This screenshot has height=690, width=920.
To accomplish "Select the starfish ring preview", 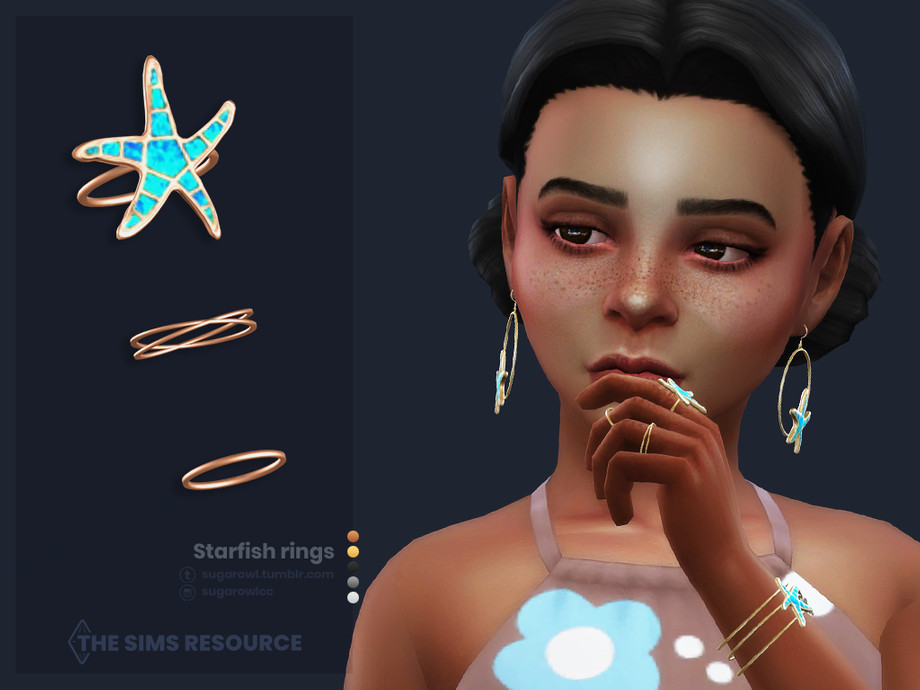I will [158, 150].
